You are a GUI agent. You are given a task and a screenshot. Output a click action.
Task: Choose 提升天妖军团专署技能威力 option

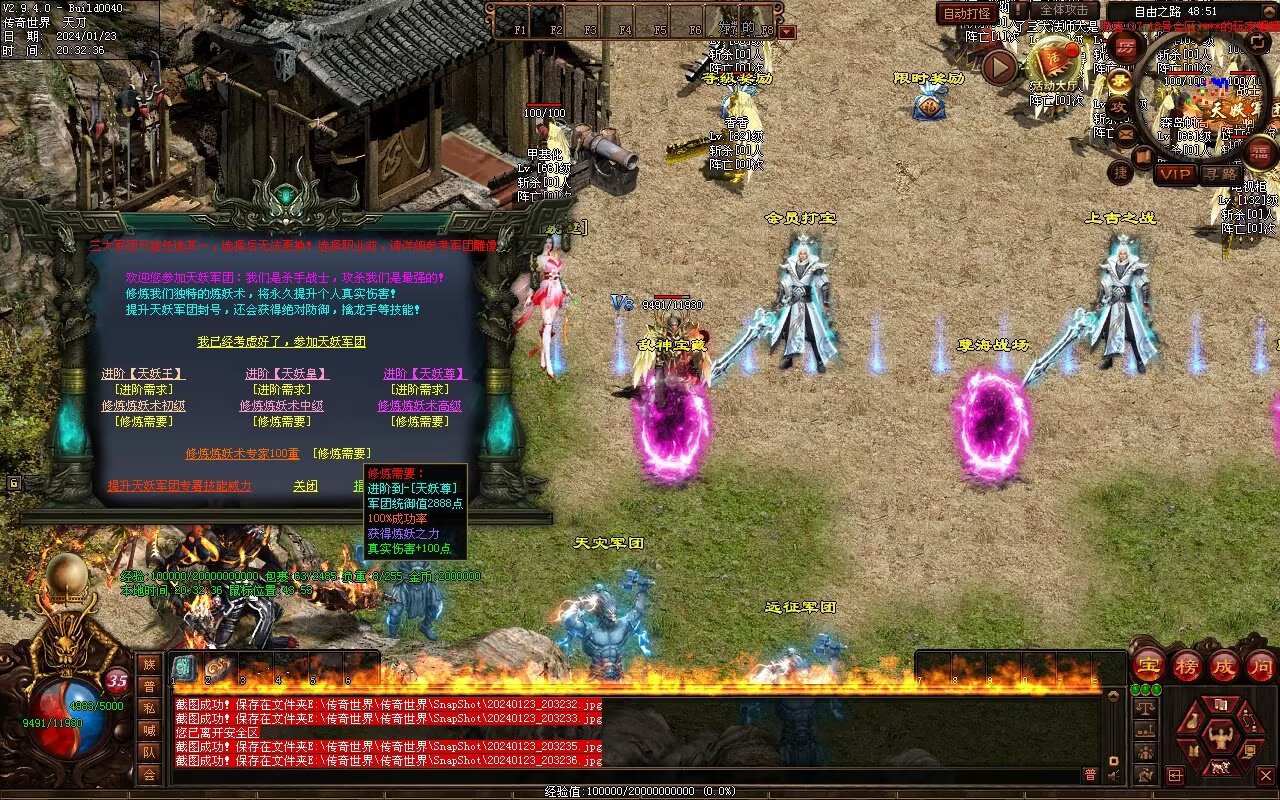[x=180, y=486]
